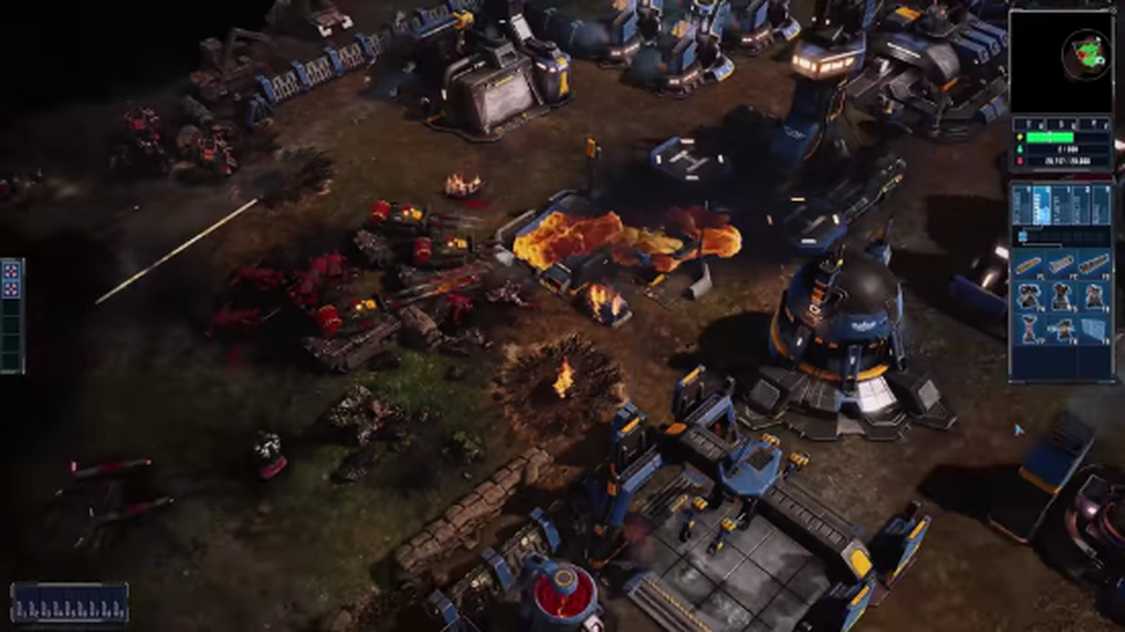Choose the blue wall panel build icon
The width and height of the screenshot is (1125, 632).
(x=1095, y=328)
